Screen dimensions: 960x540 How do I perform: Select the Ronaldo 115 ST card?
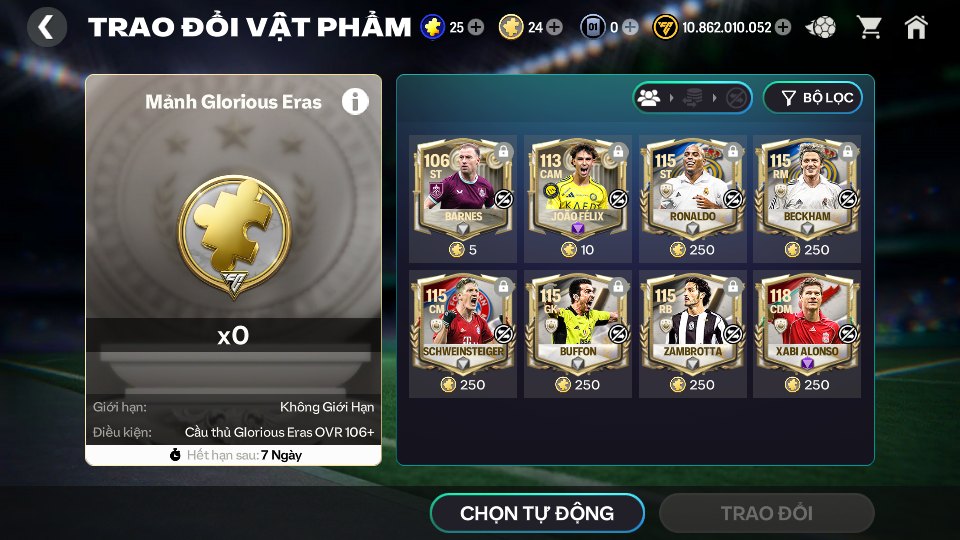point(692,190)
